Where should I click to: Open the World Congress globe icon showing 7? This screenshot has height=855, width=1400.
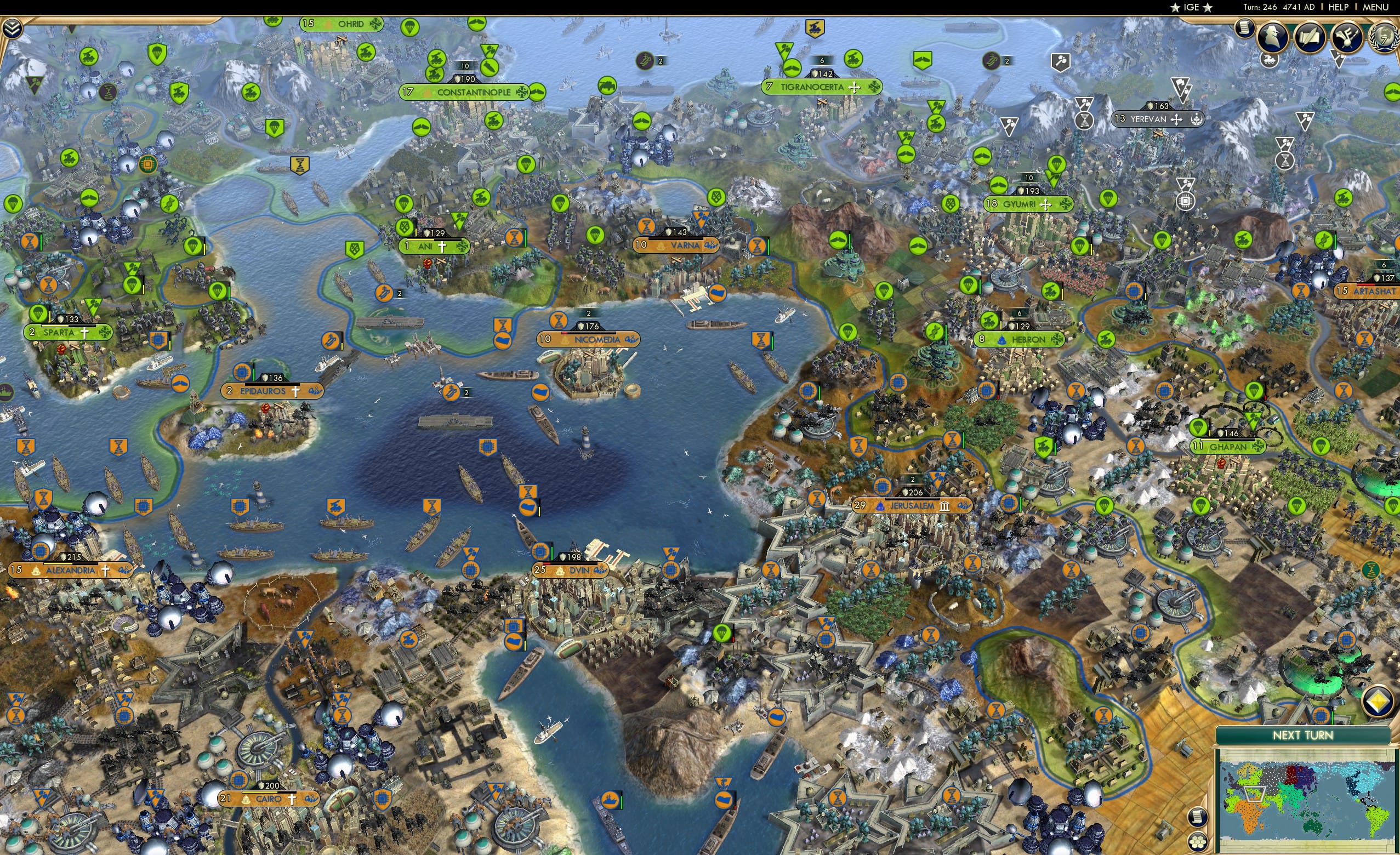coord(1385,38)
